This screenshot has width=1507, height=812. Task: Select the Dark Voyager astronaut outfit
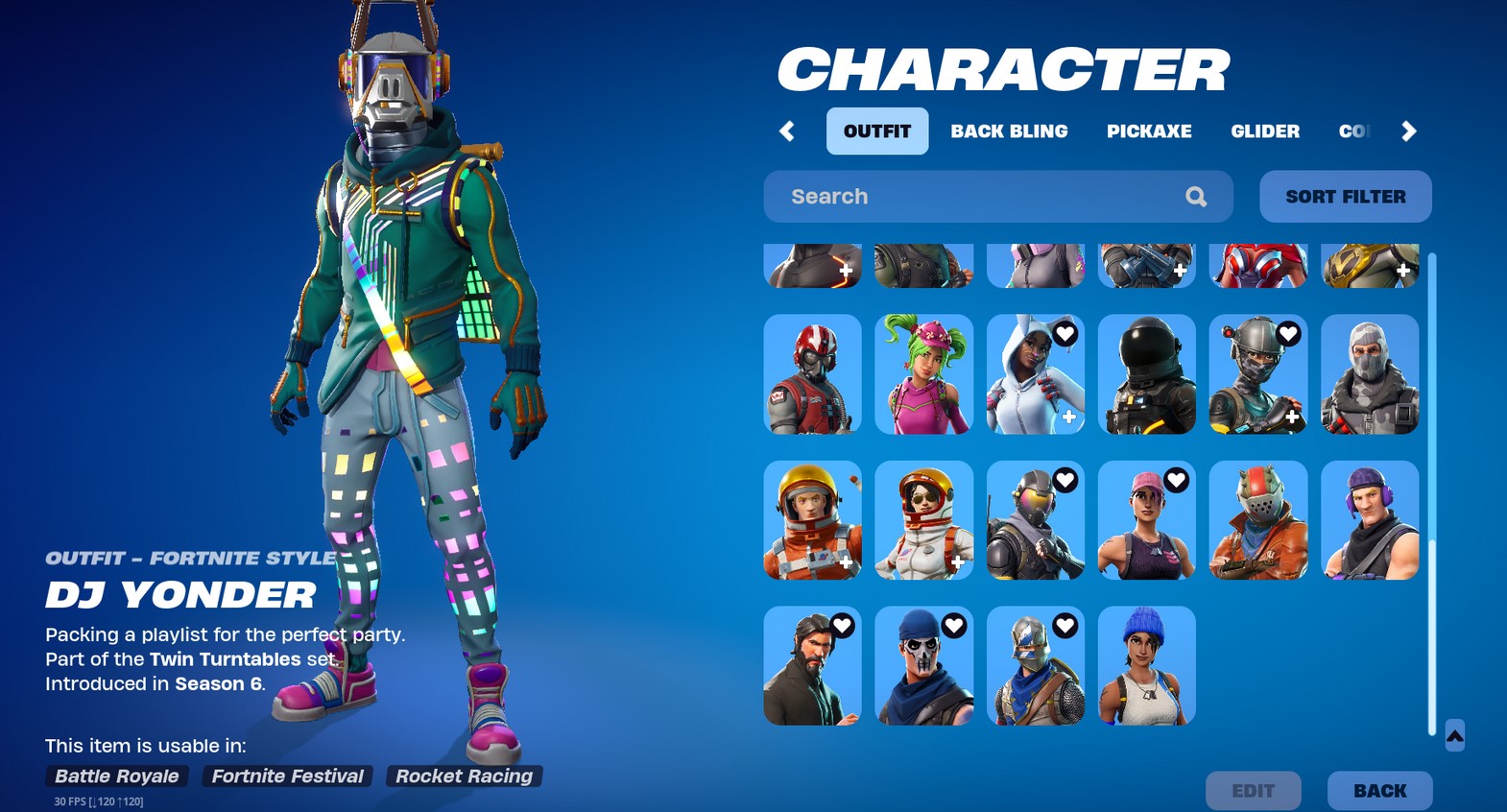point(1147,374)
